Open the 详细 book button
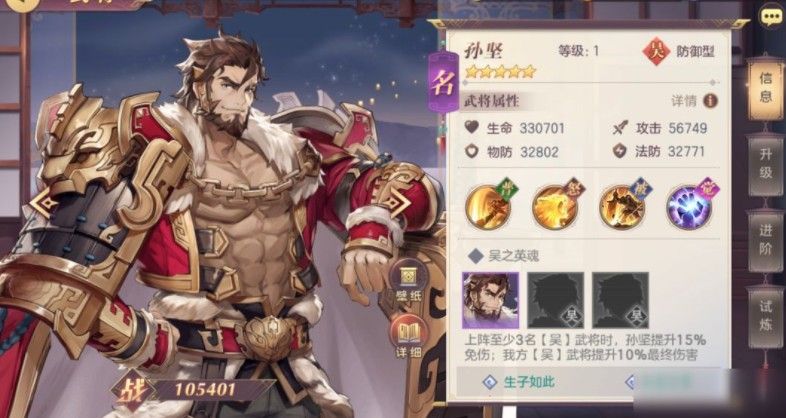Viewport: 786px width, 418px height. [408, 334]
